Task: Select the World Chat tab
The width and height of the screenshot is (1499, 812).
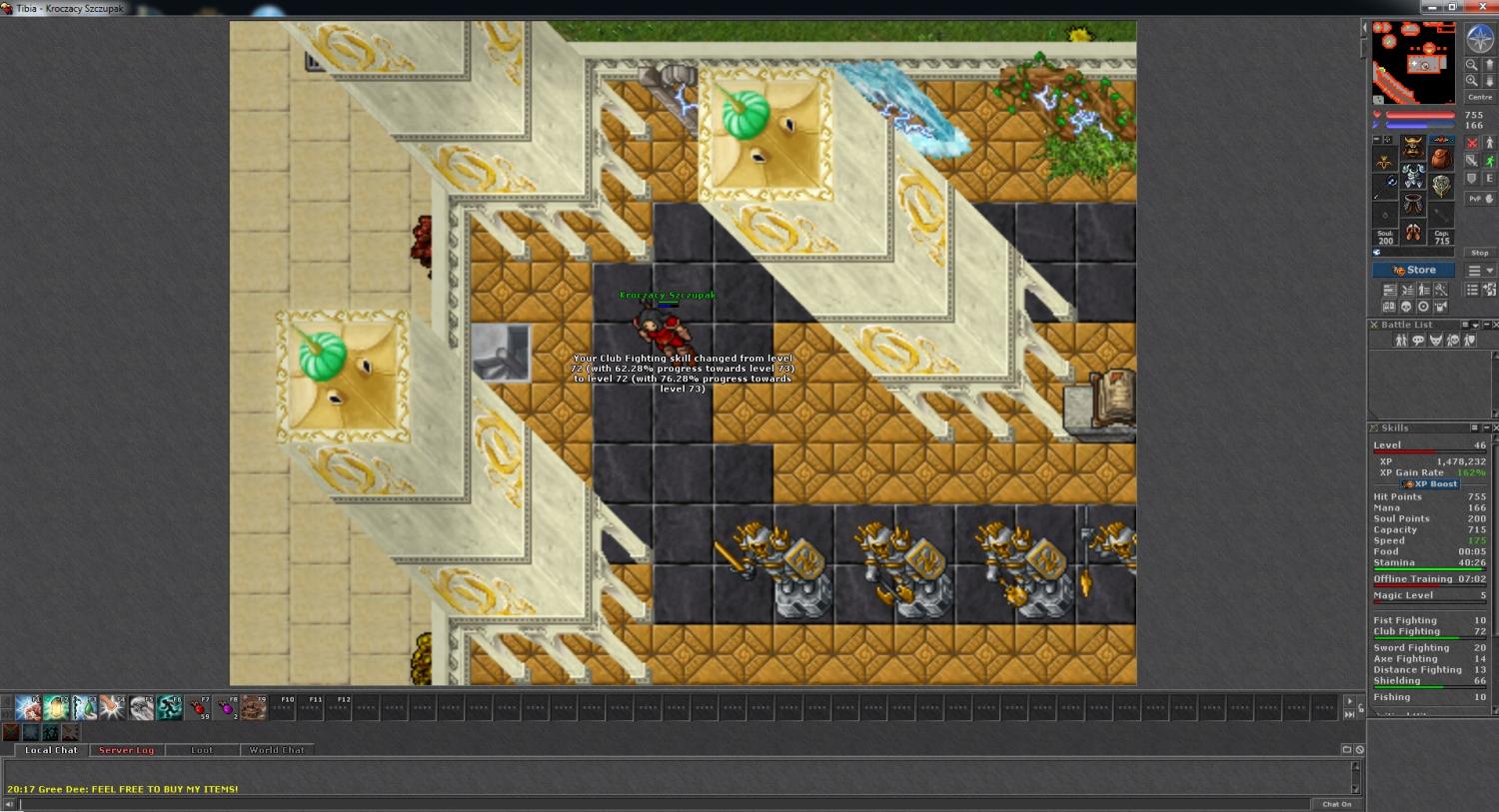Action: click(x=277, y=750)
